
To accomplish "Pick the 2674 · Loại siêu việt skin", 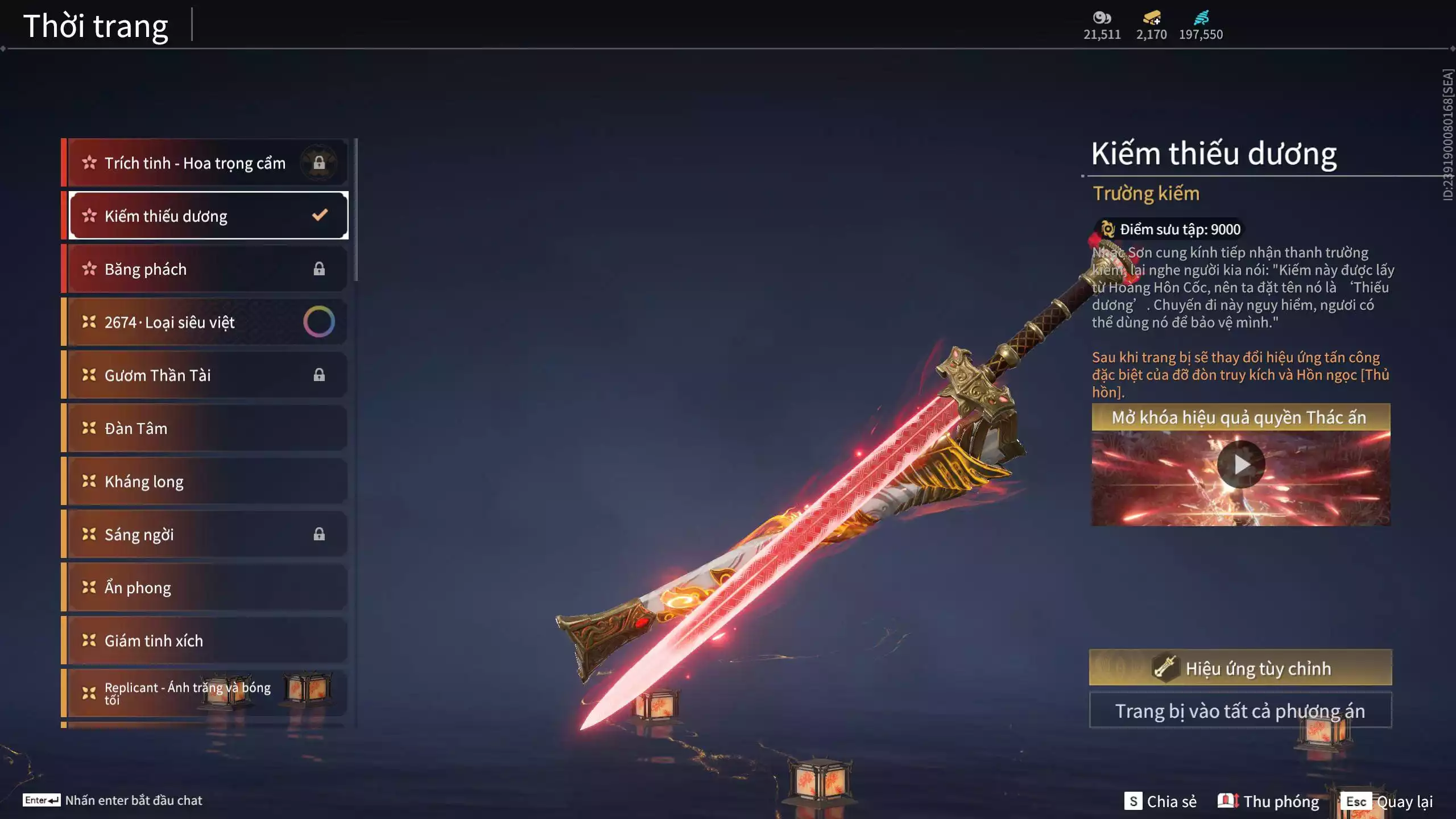I will click(205, 322).
